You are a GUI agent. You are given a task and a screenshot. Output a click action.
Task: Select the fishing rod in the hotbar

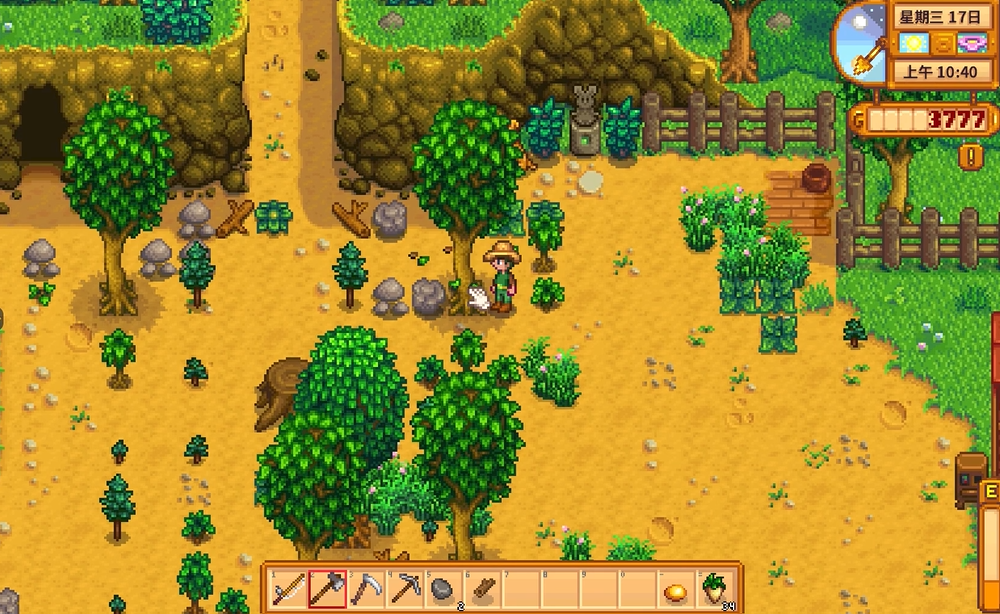288,589
